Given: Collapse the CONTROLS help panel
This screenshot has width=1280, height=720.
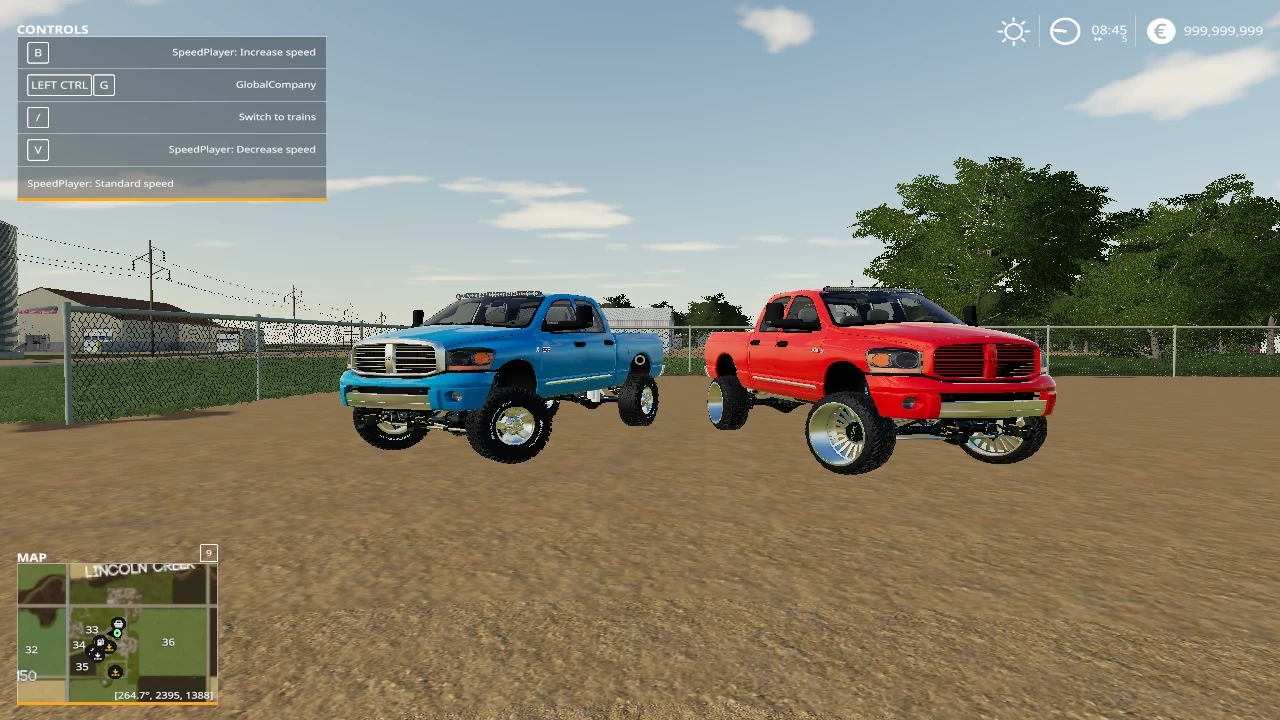Looking at the screenshot, I should [52, 29].
